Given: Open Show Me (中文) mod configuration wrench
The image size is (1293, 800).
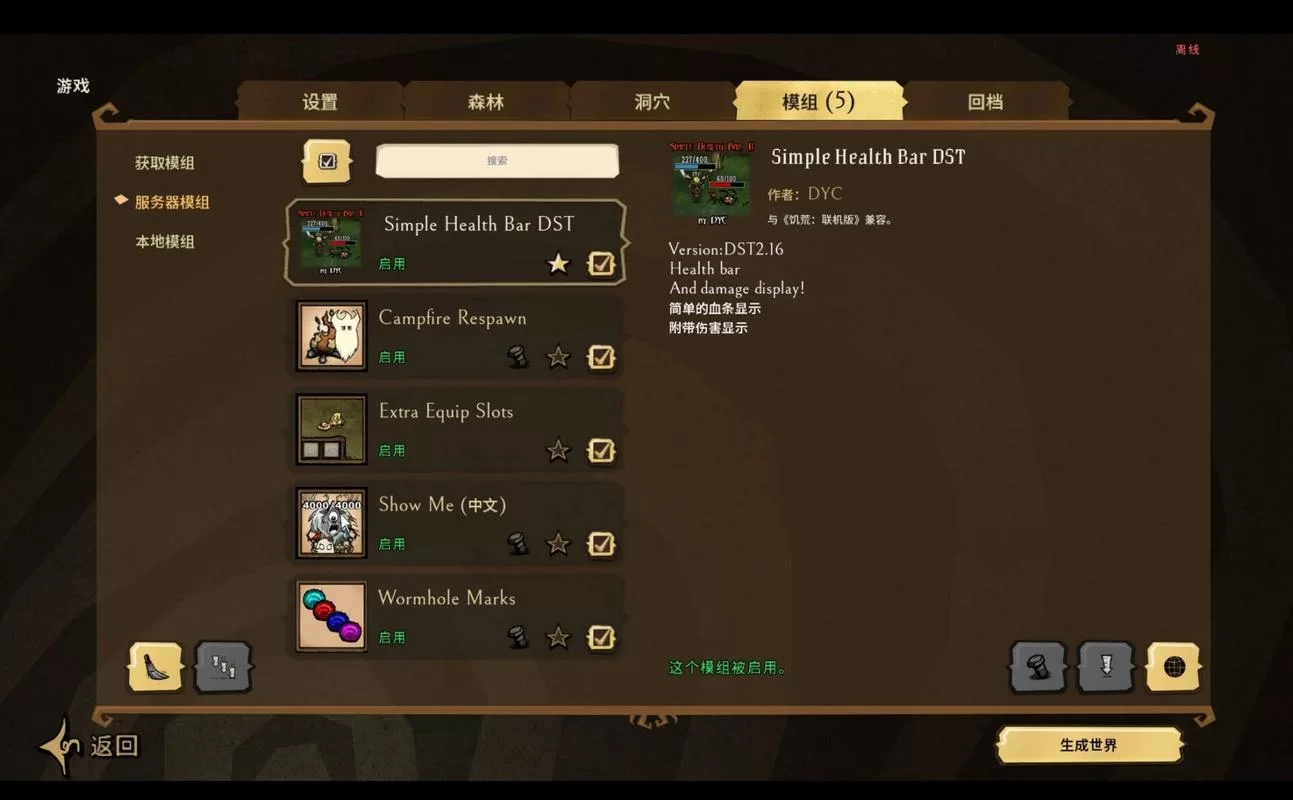Looking at the screenshot, I should pyautogui.click(x=518, y=544).
